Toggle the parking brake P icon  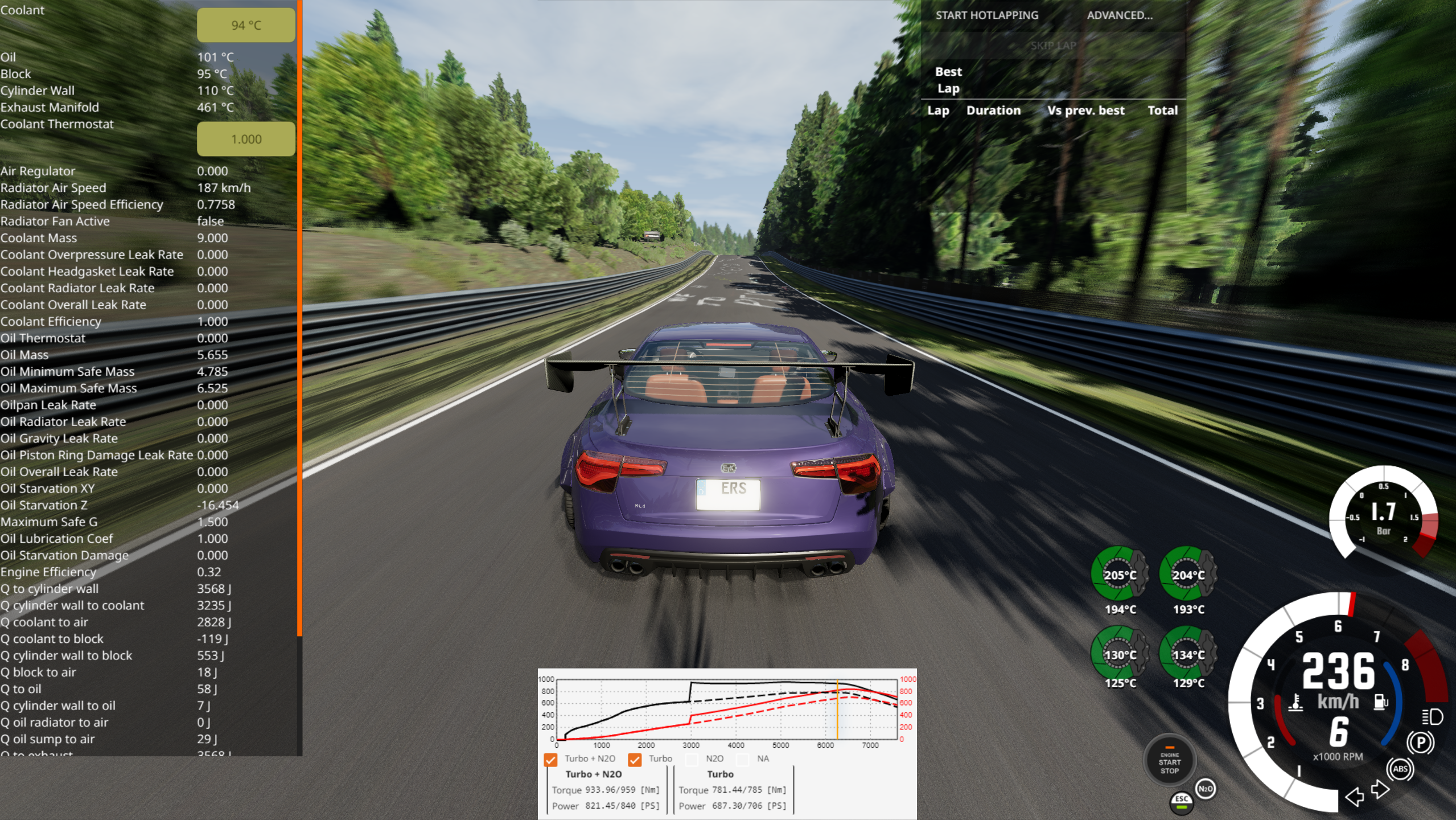point(1421,743)
